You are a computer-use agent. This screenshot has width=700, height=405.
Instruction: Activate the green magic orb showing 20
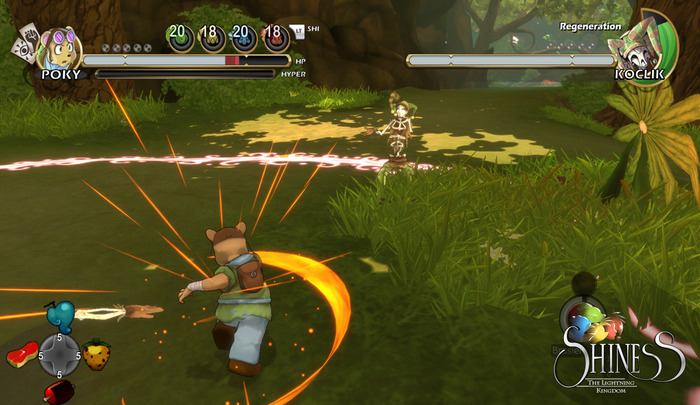(x=180, y=37)
